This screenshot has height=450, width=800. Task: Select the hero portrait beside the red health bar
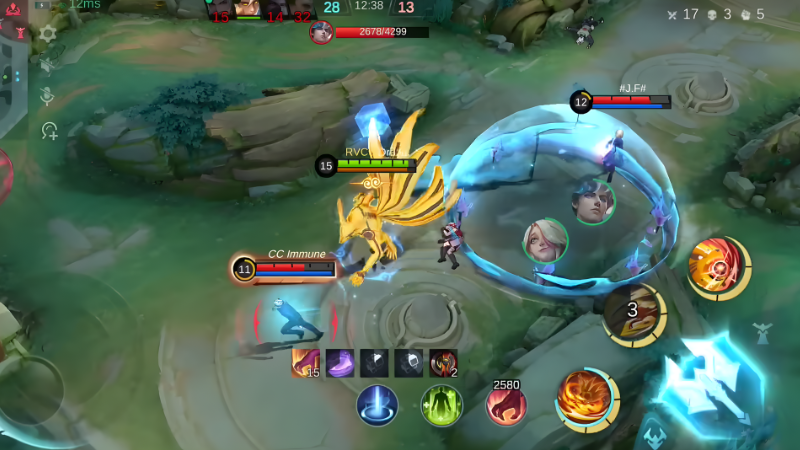[321, 32]
